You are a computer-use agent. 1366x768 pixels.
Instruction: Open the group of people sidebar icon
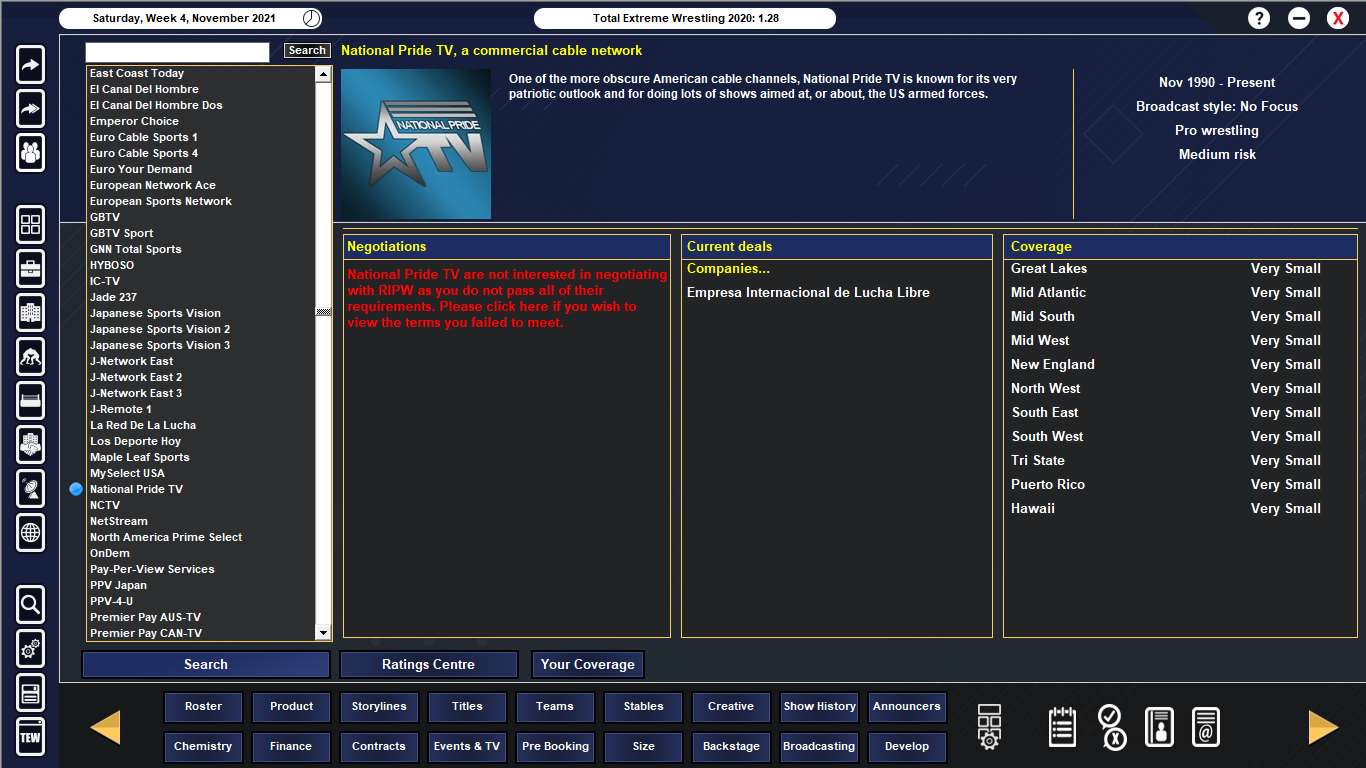[29, 152]
